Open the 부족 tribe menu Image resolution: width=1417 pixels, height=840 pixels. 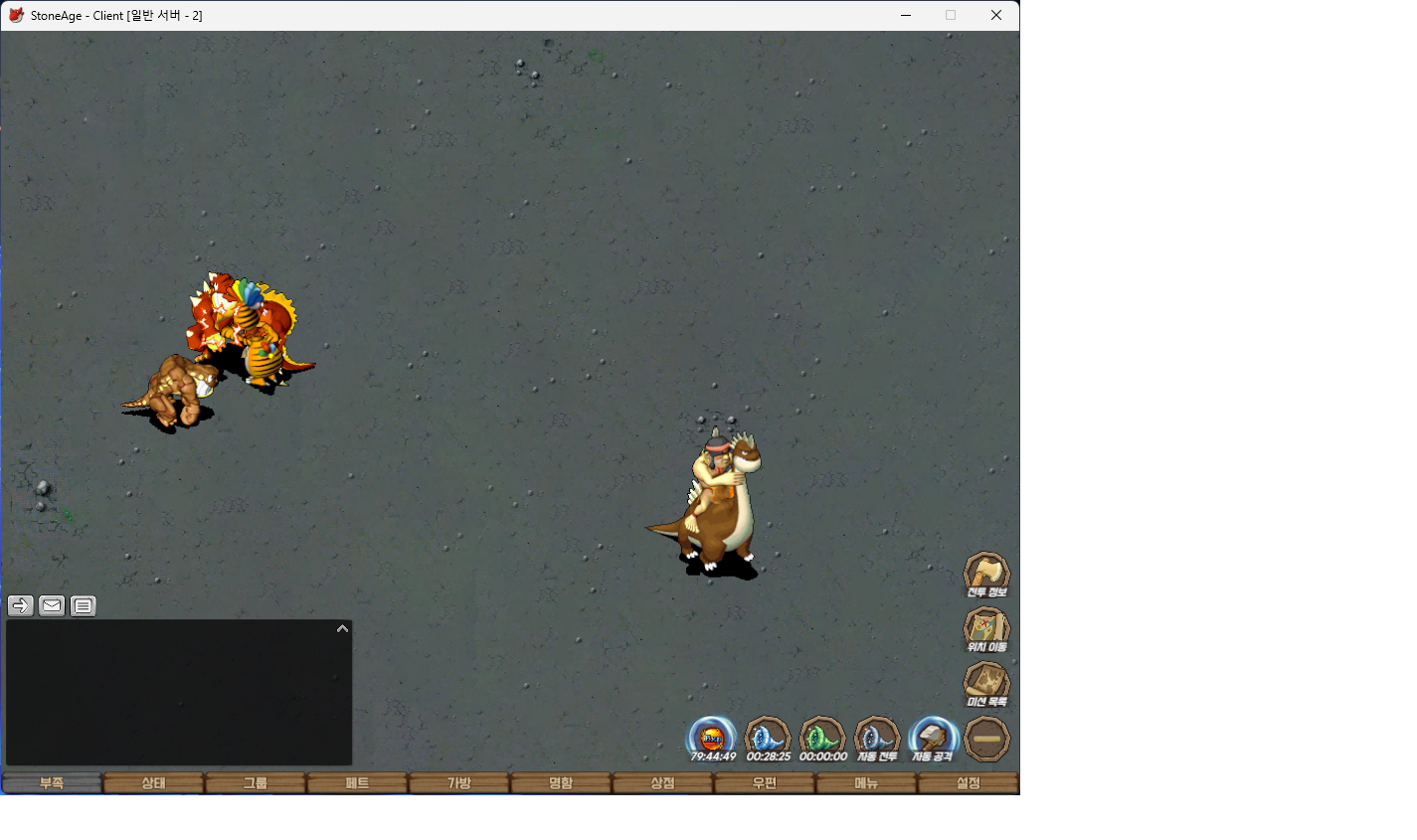click(x=52, y=783)
